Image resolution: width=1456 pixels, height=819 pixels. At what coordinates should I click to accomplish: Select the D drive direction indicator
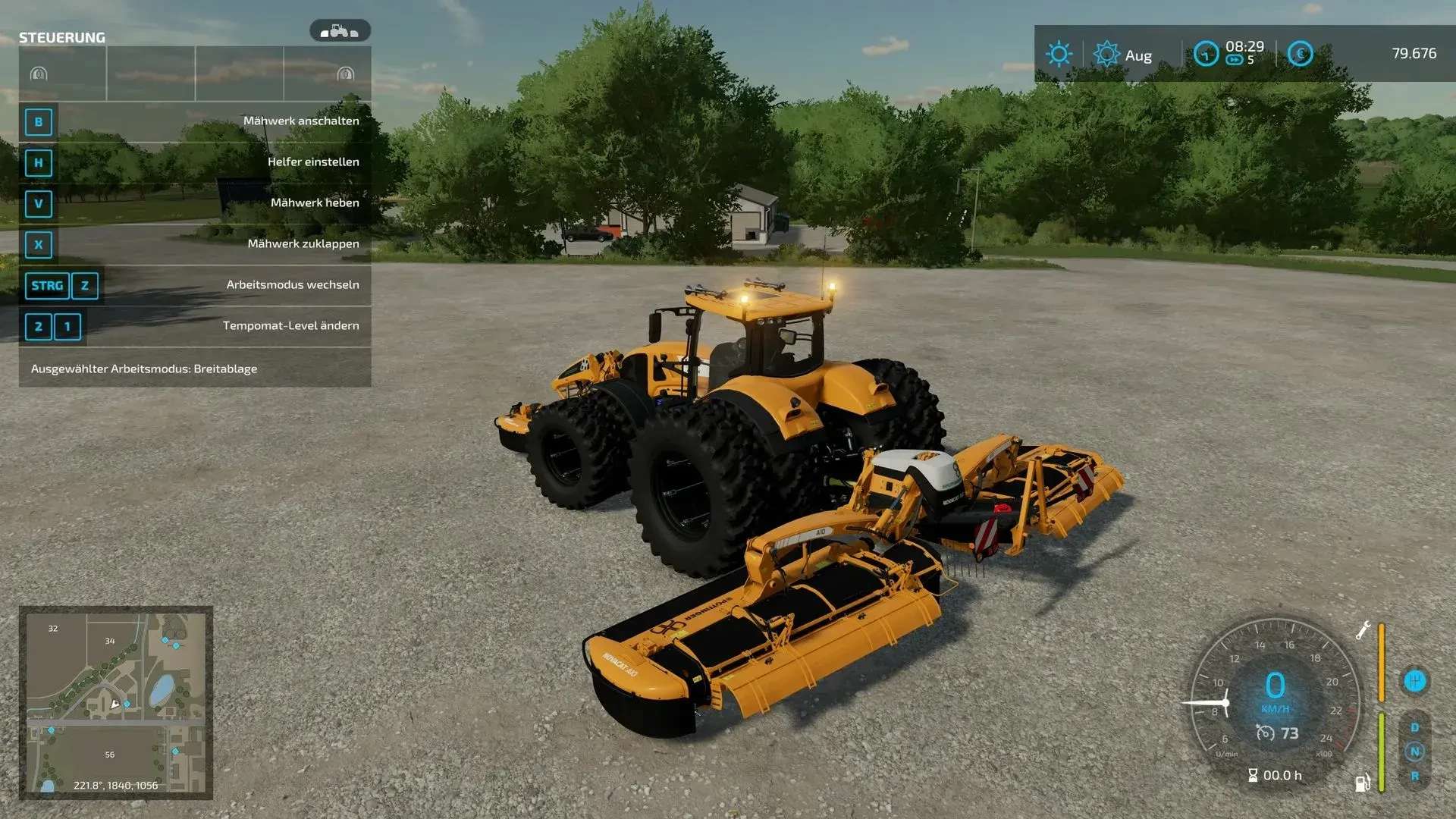(x=1414, y=727)
